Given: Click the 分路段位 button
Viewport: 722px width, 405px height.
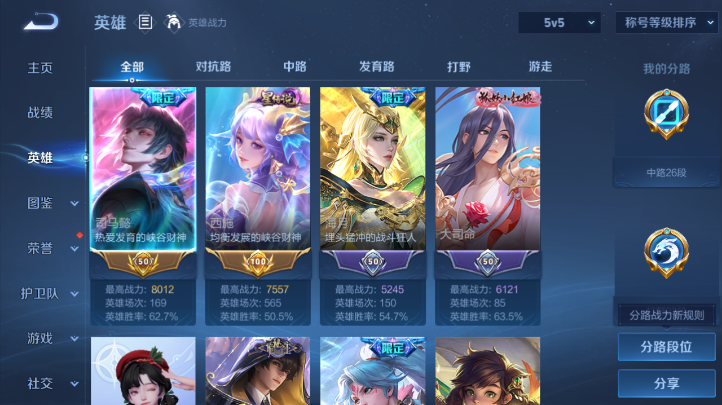Looking at the screenshot, I should (x=666, y=347).
